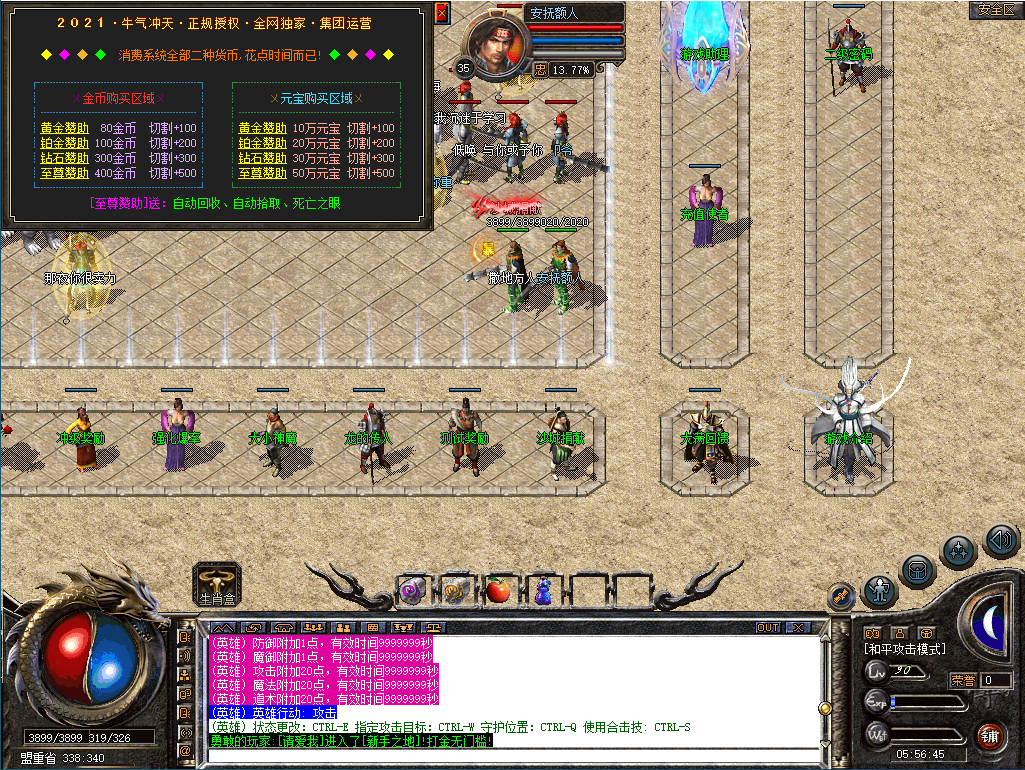Buy 黄金赞助 in the gold coin section
The image size is (1025, 770).
click(x=65, y=128)
